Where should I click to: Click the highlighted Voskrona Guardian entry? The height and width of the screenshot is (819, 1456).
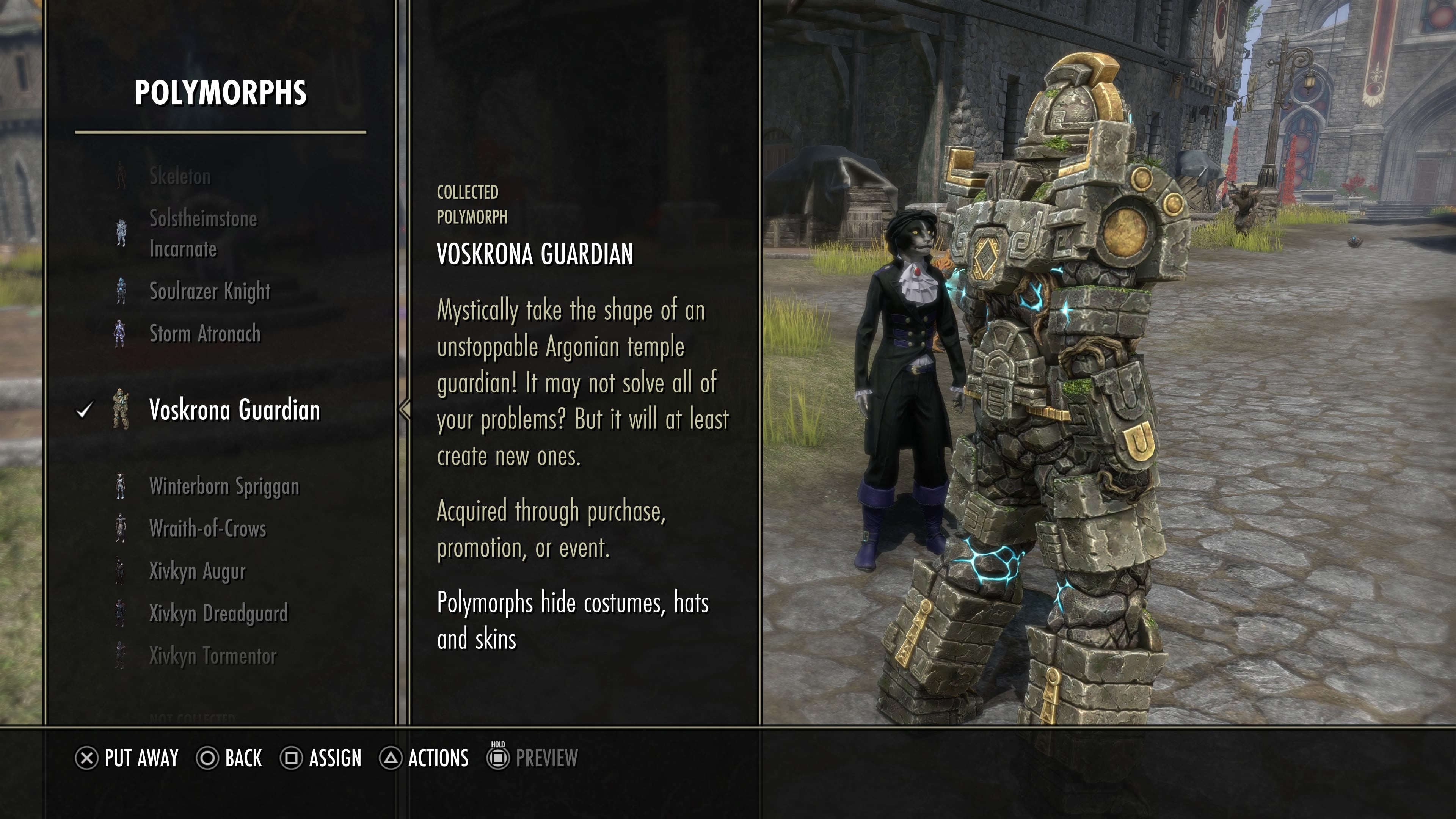234,410
